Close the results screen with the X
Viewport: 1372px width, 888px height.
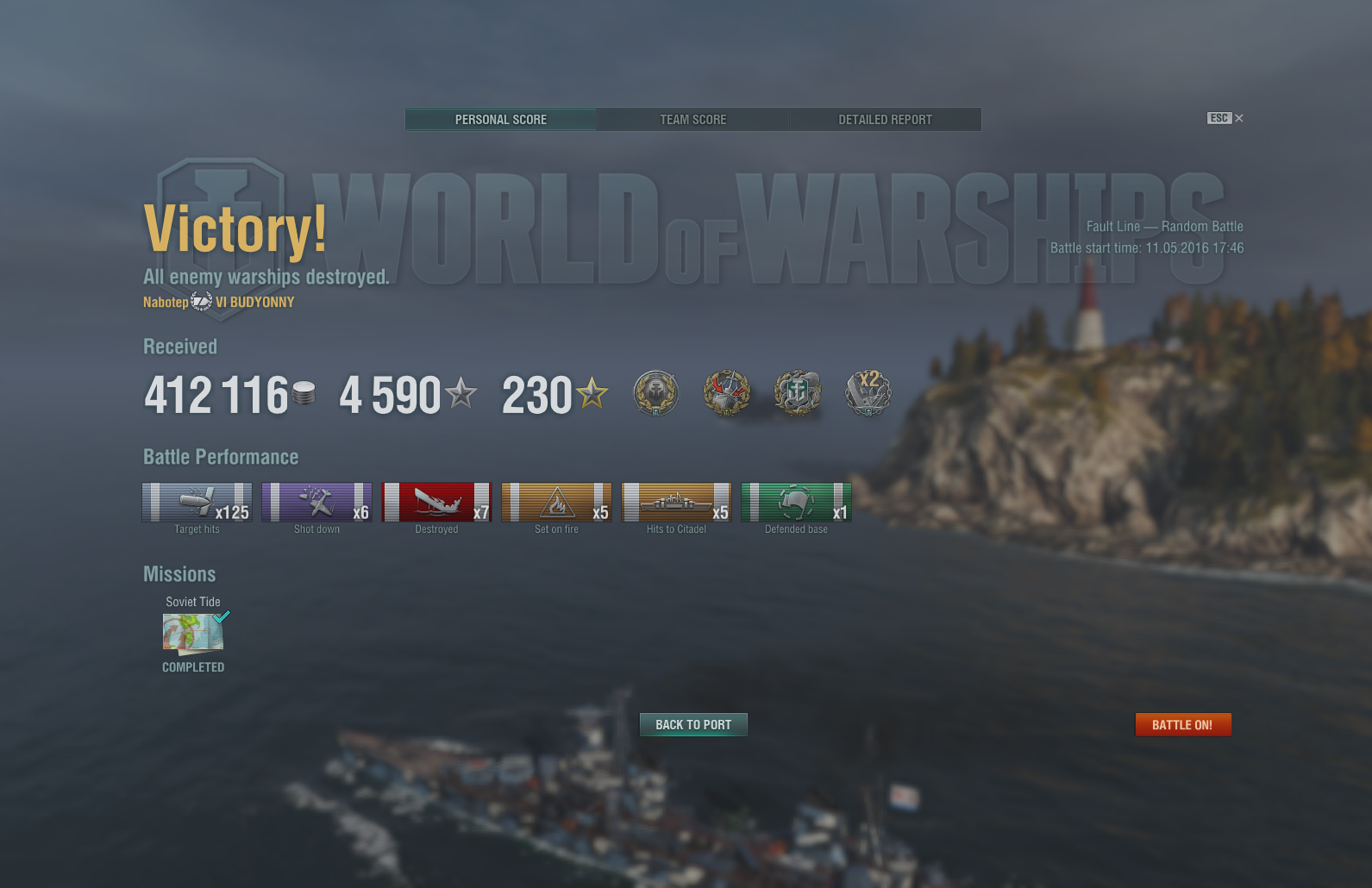point(1239,118)
